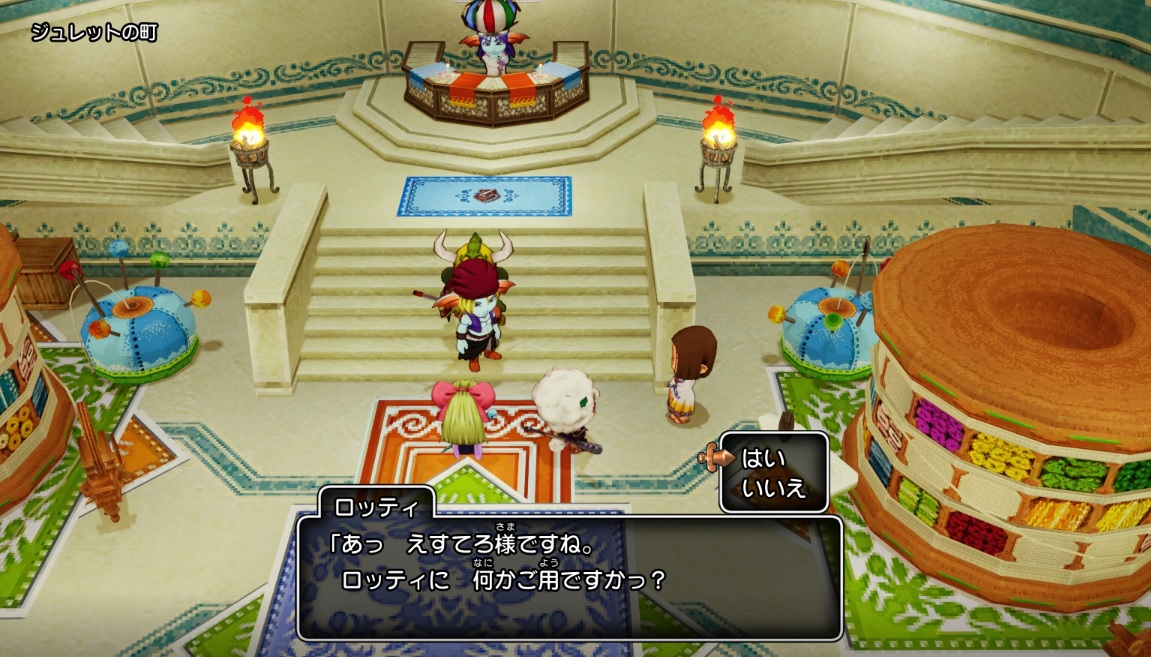Choose the はい (Yes) dialogue option
Image resolution: width=1151 pixels, height=657 pixels.
click(x=764, y=459)
